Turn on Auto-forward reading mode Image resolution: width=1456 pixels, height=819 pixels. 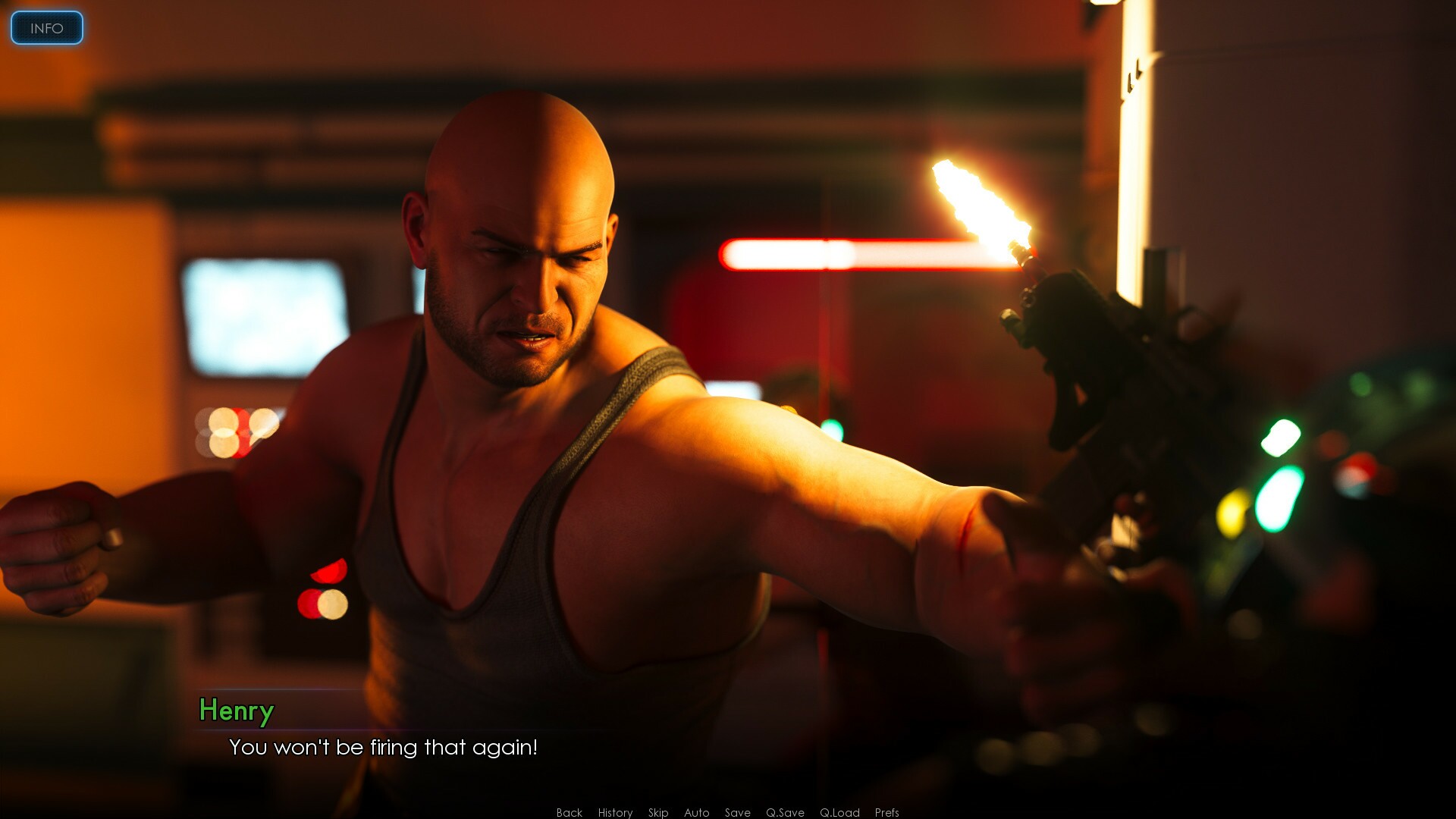pos(695,812)
